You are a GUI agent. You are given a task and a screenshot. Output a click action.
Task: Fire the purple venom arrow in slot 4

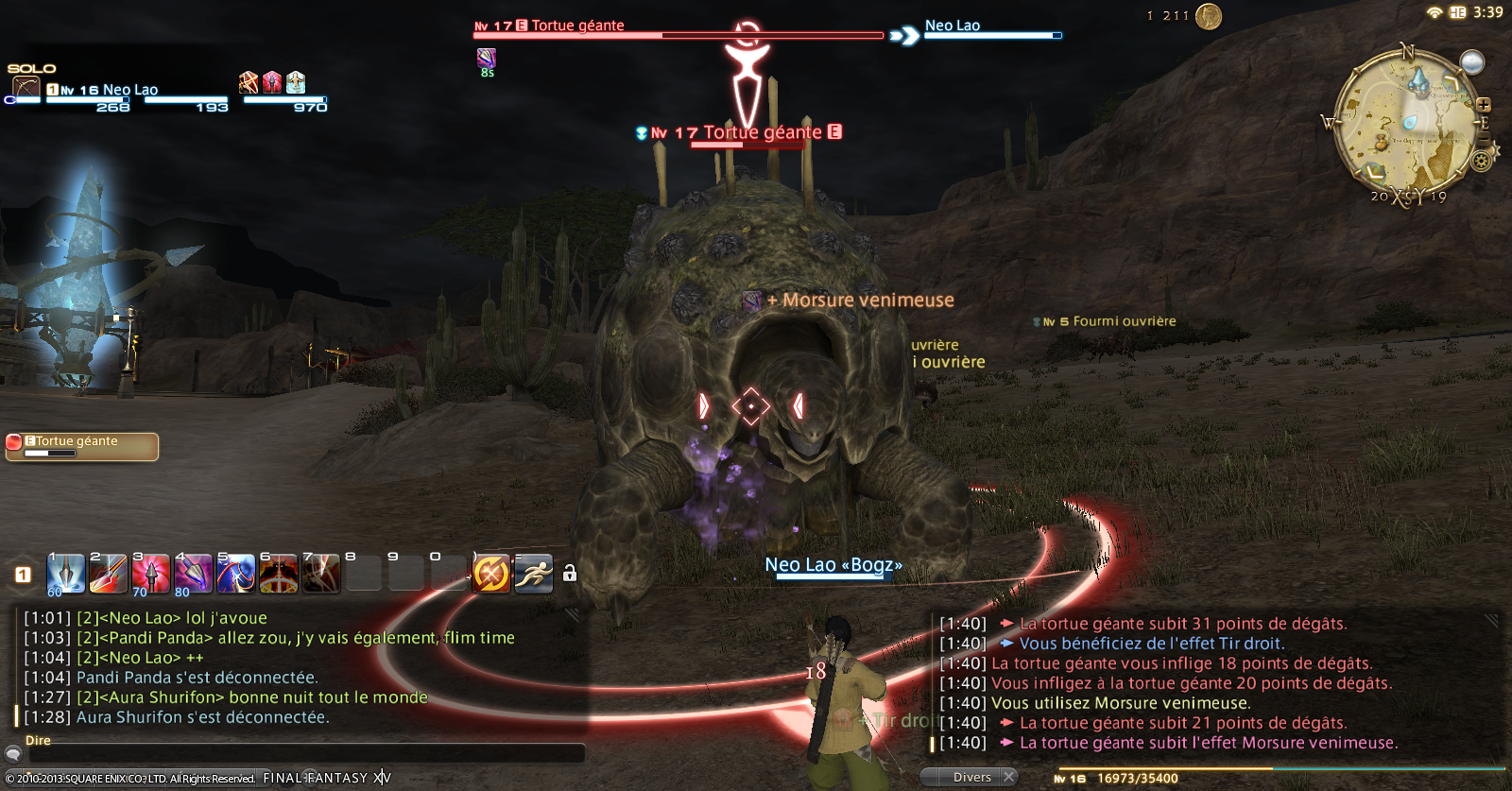[x=193, y=574]
